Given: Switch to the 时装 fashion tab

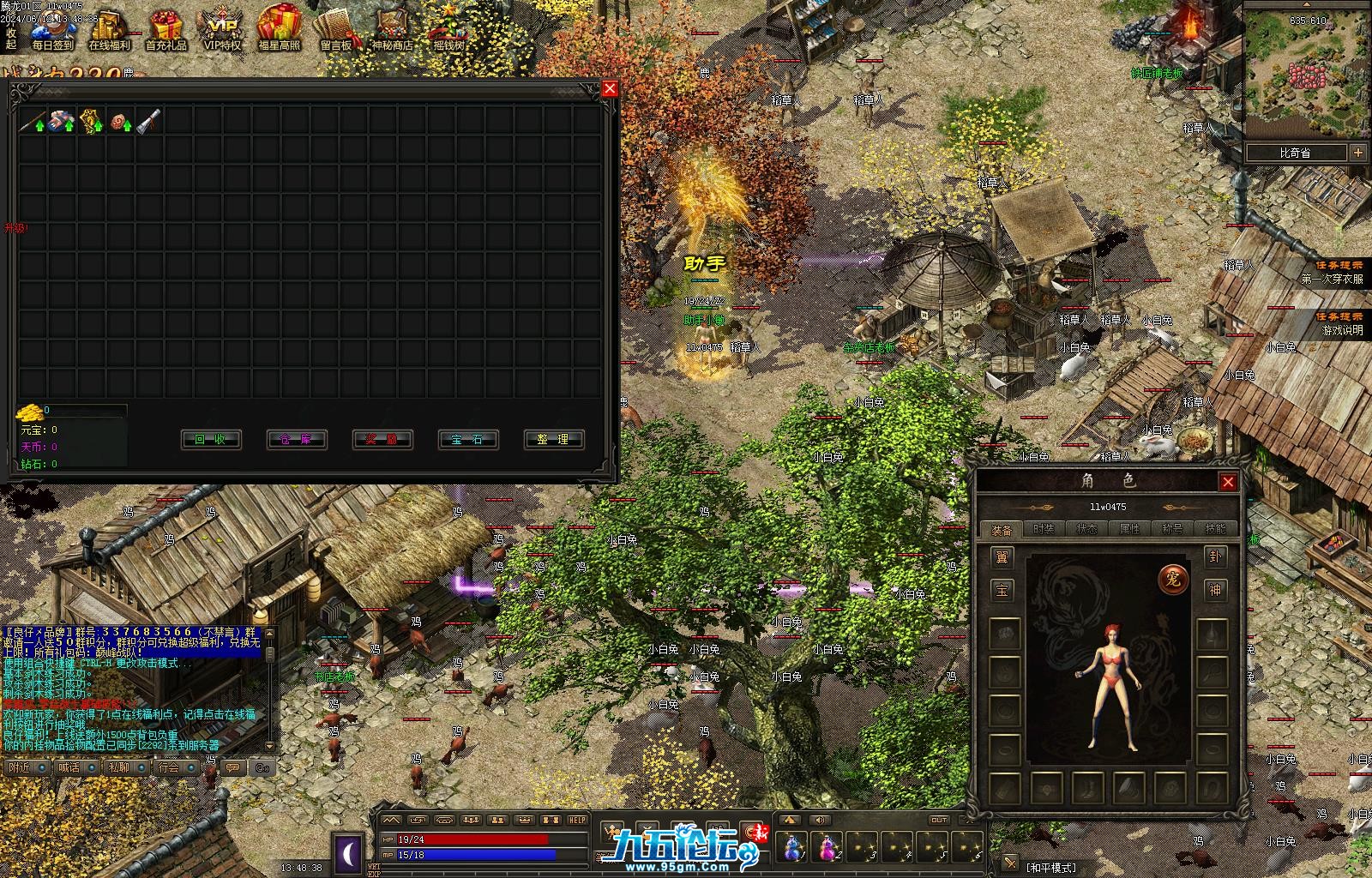Looking at the screenshot, I should (x=1044, y=529).
